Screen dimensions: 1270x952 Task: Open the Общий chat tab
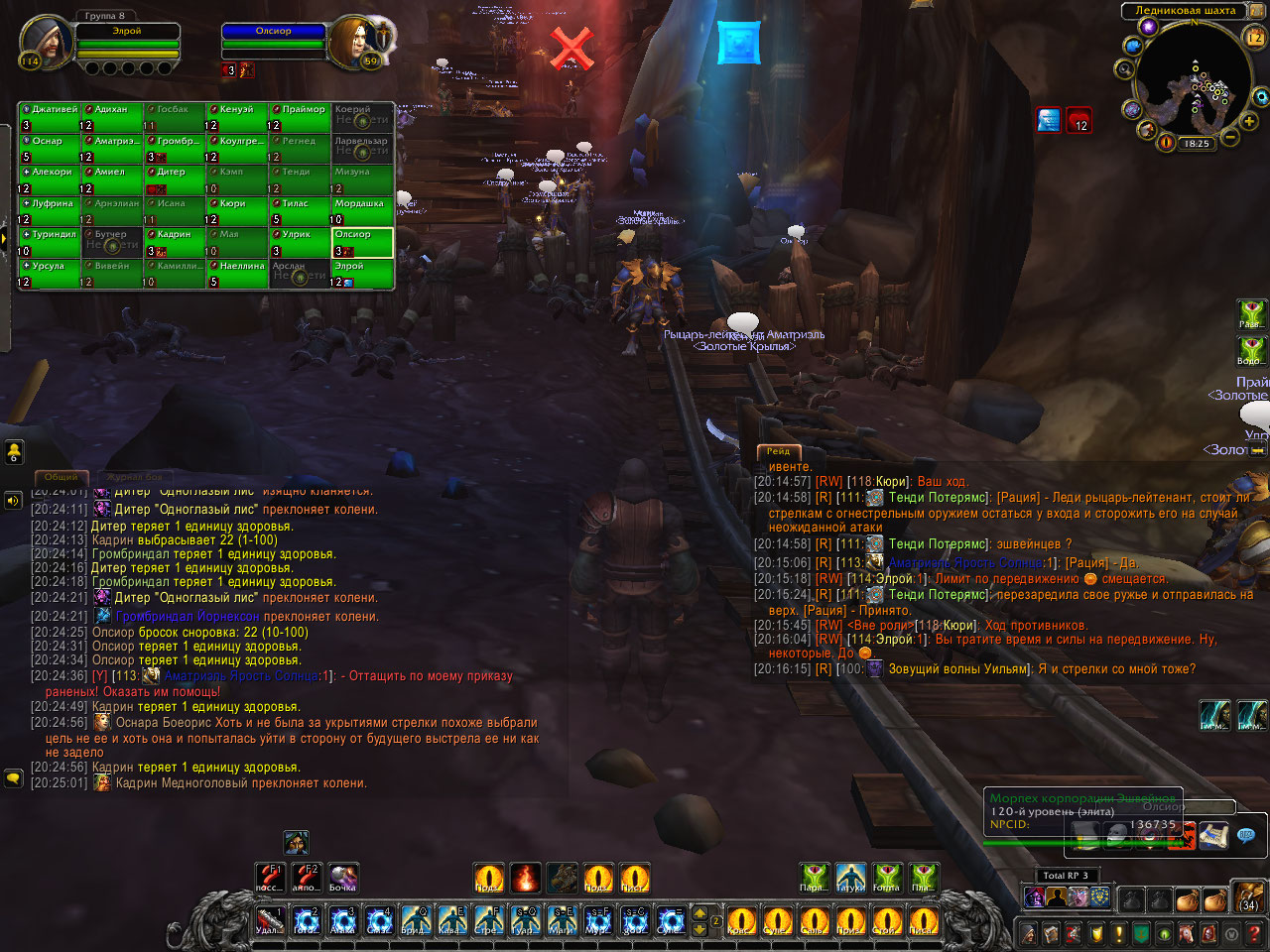[62, 477]
